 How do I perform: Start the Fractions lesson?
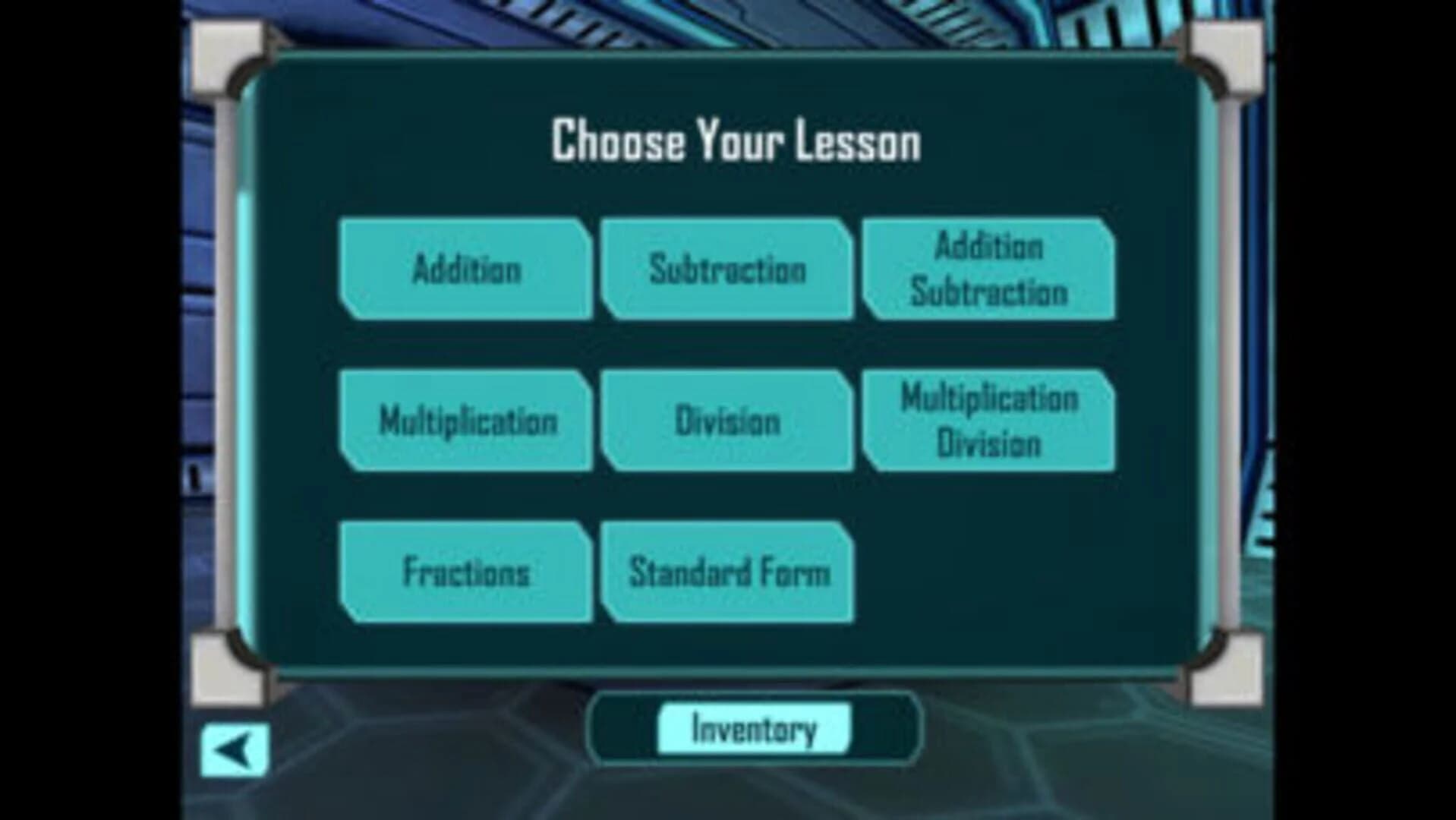coord(465,572)
